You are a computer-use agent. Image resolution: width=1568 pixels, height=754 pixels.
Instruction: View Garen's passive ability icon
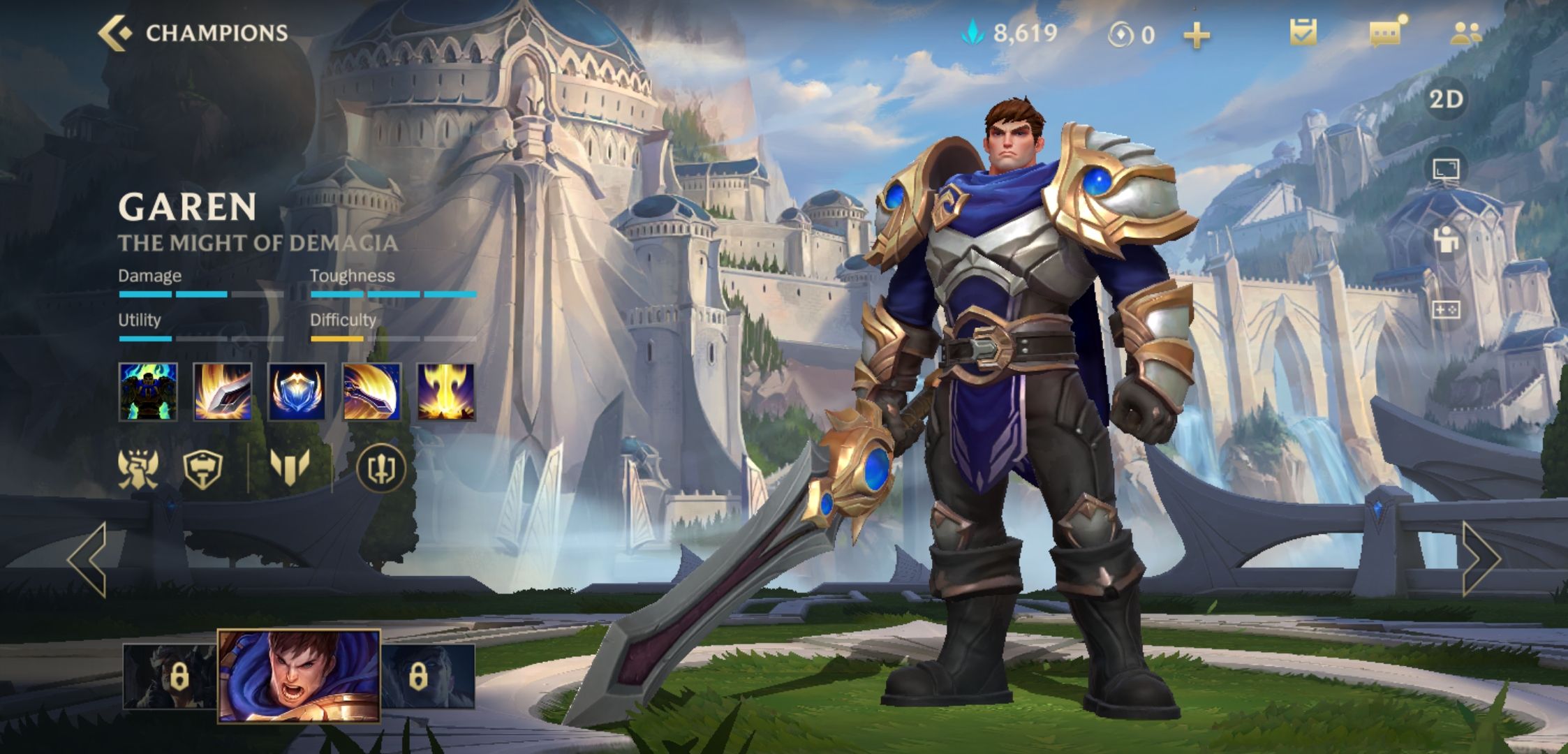tap(148, 392)
